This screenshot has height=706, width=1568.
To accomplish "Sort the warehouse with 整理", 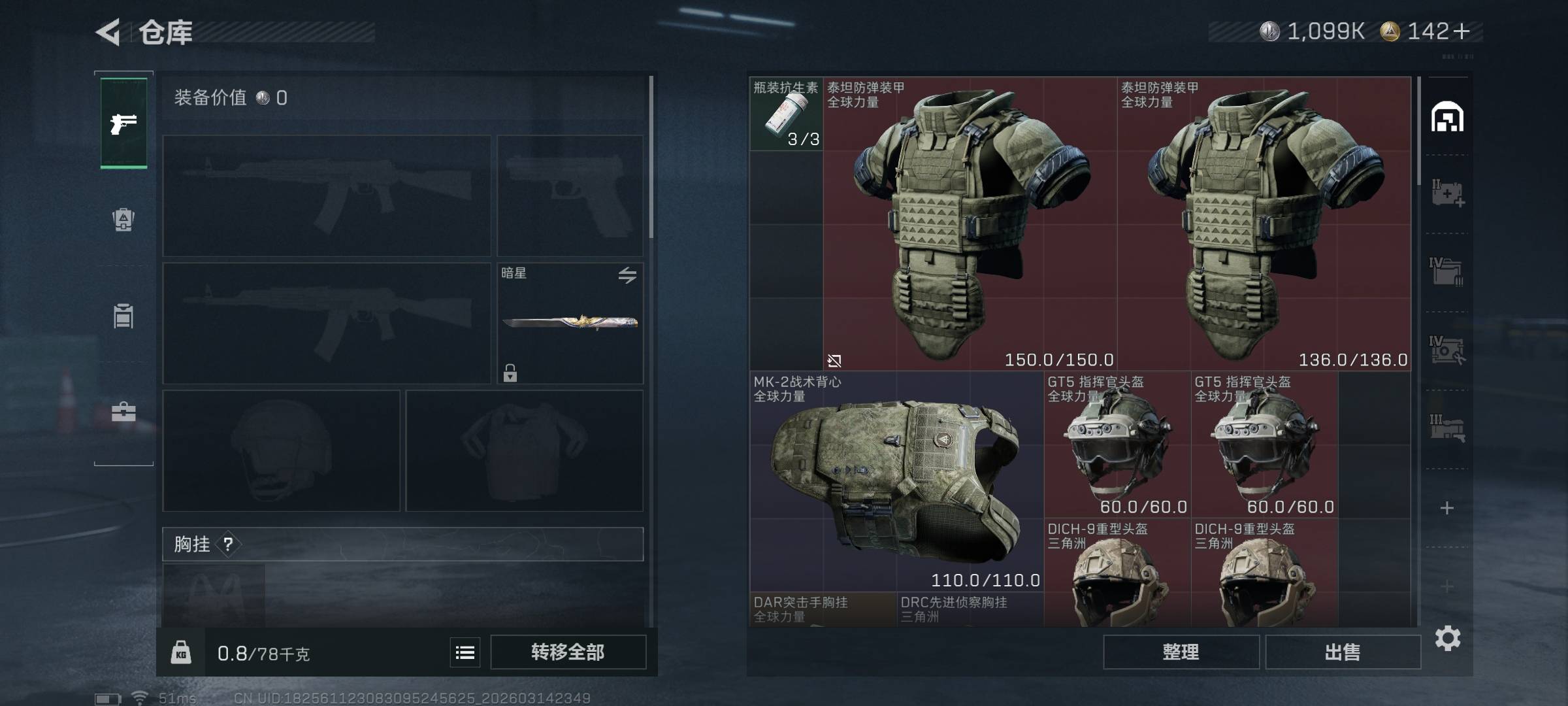I will pyautogui.click(x=1181, y=652).
